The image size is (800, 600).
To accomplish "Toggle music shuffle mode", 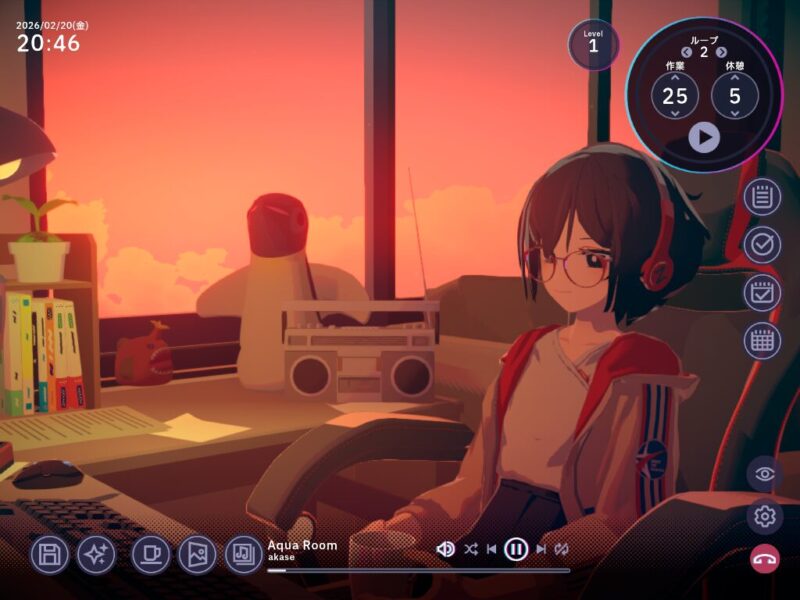I will [471, 549].
